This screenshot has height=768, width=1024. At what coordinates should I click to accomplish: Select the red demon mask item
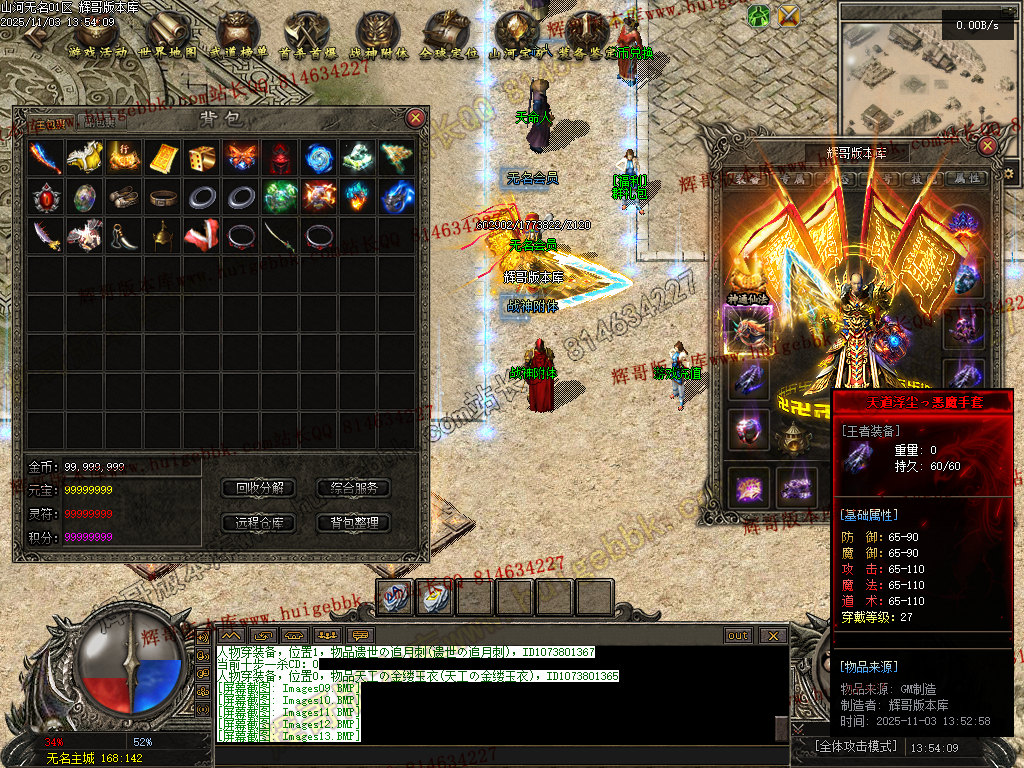[280, 157]
